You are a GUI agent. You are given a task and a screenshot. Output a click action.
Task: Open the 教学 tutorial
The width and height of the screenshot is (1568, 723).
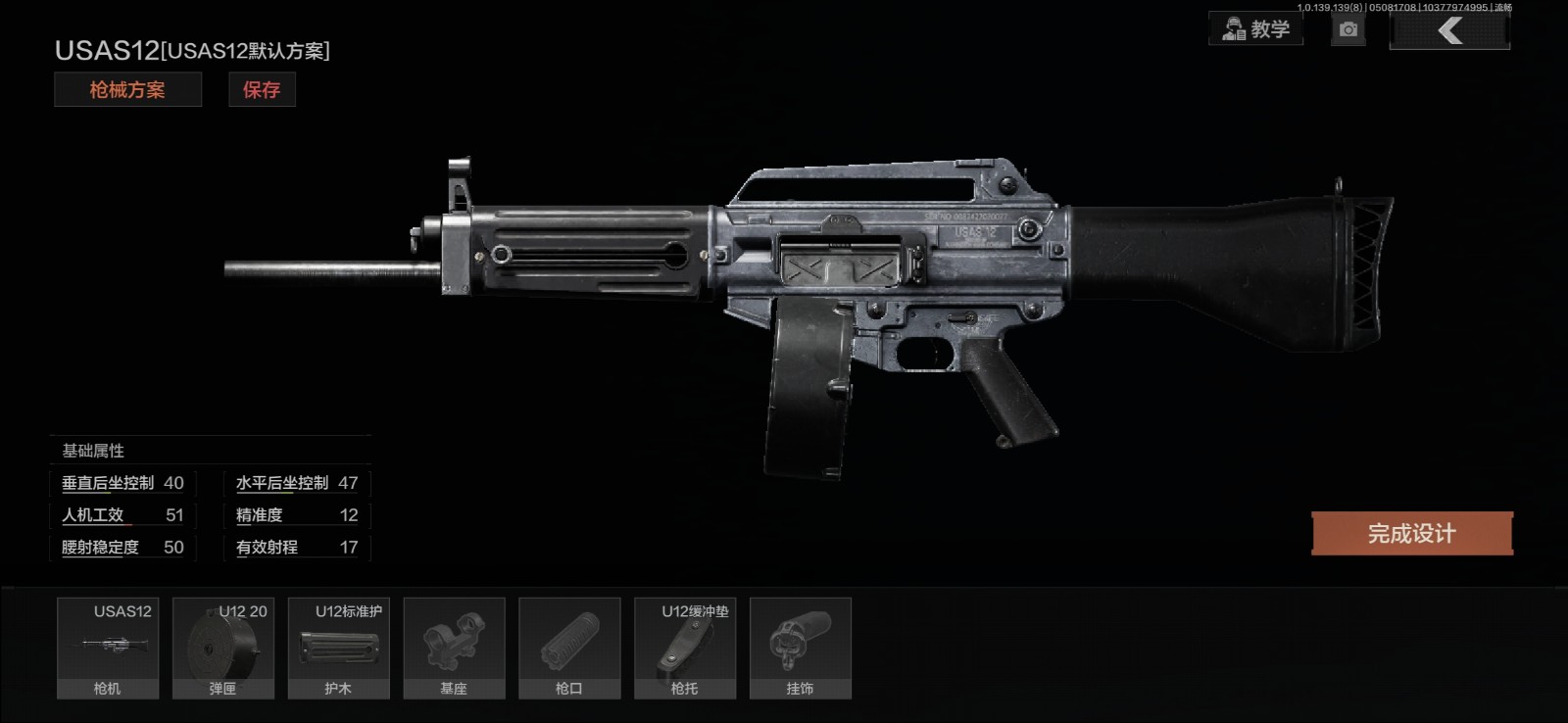(1255, 29)
